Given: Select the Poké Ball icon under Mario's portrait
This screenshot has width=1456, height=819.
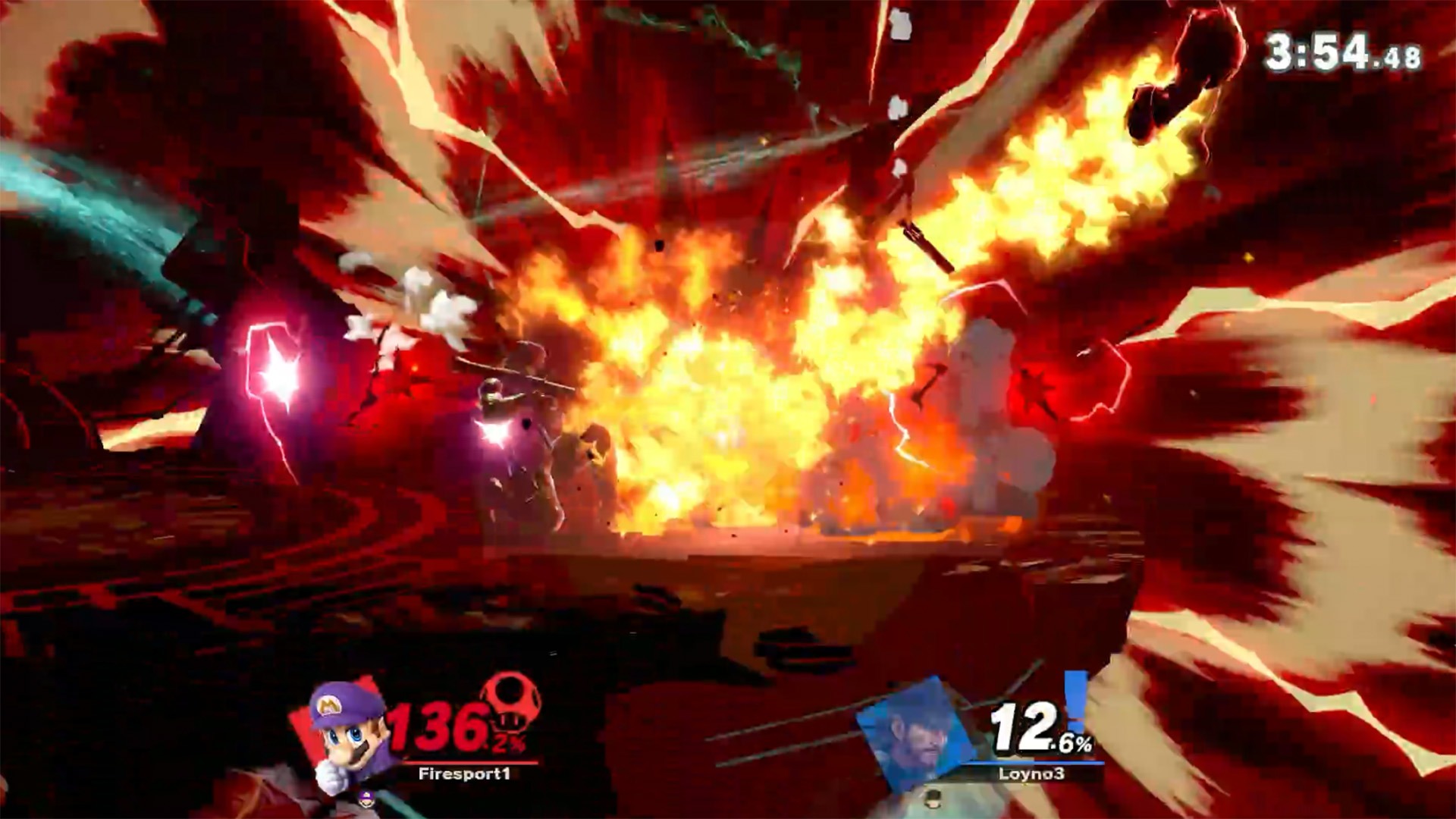Looking at the screenshot, I should (x=366, y=799).
